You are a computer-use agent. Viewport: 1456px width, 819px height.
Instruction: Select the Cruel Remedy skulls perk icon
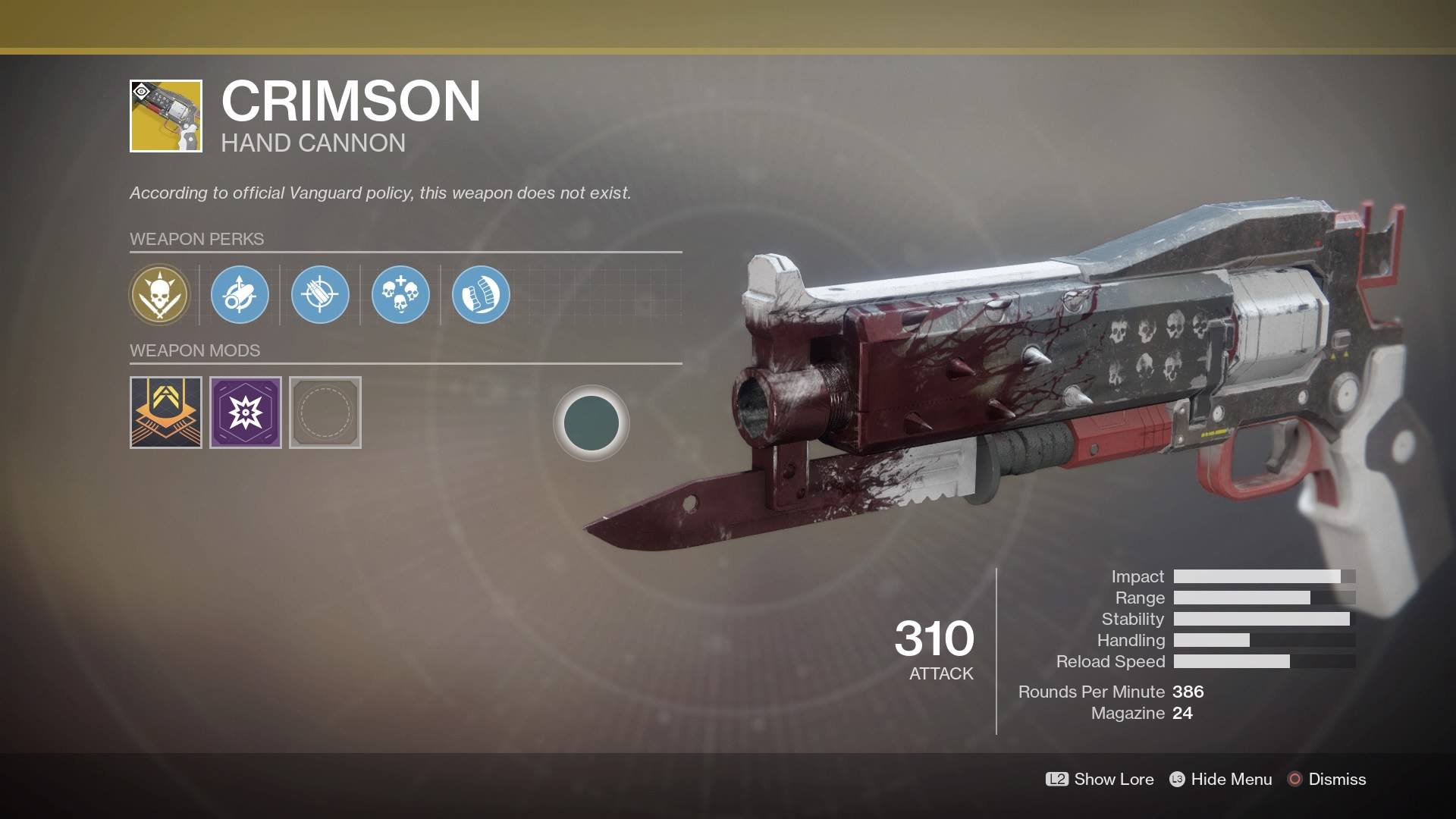[400, 296]
